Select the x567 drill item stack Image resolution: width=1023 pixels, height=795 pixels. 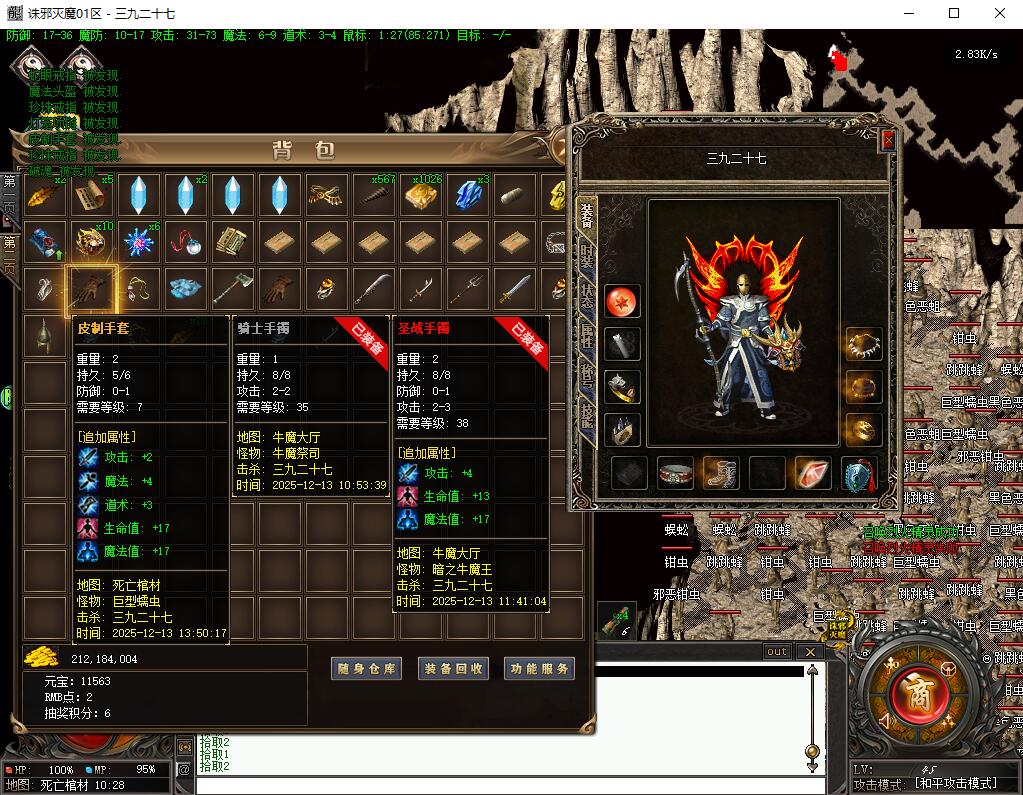click(373, 196)
